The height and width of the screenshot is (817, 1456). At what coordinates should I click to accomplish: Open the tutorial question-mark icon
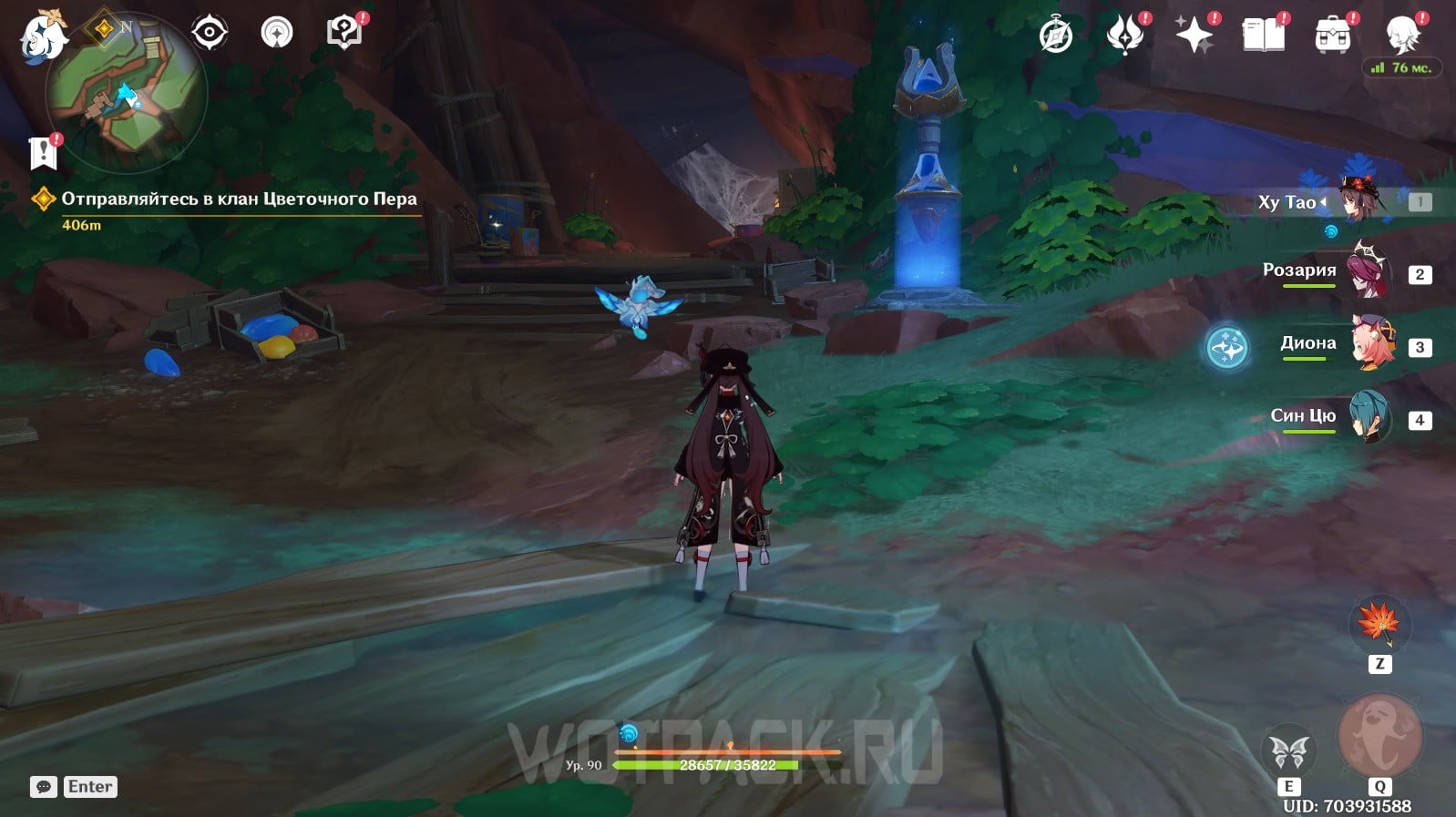(x=343, y=33)
